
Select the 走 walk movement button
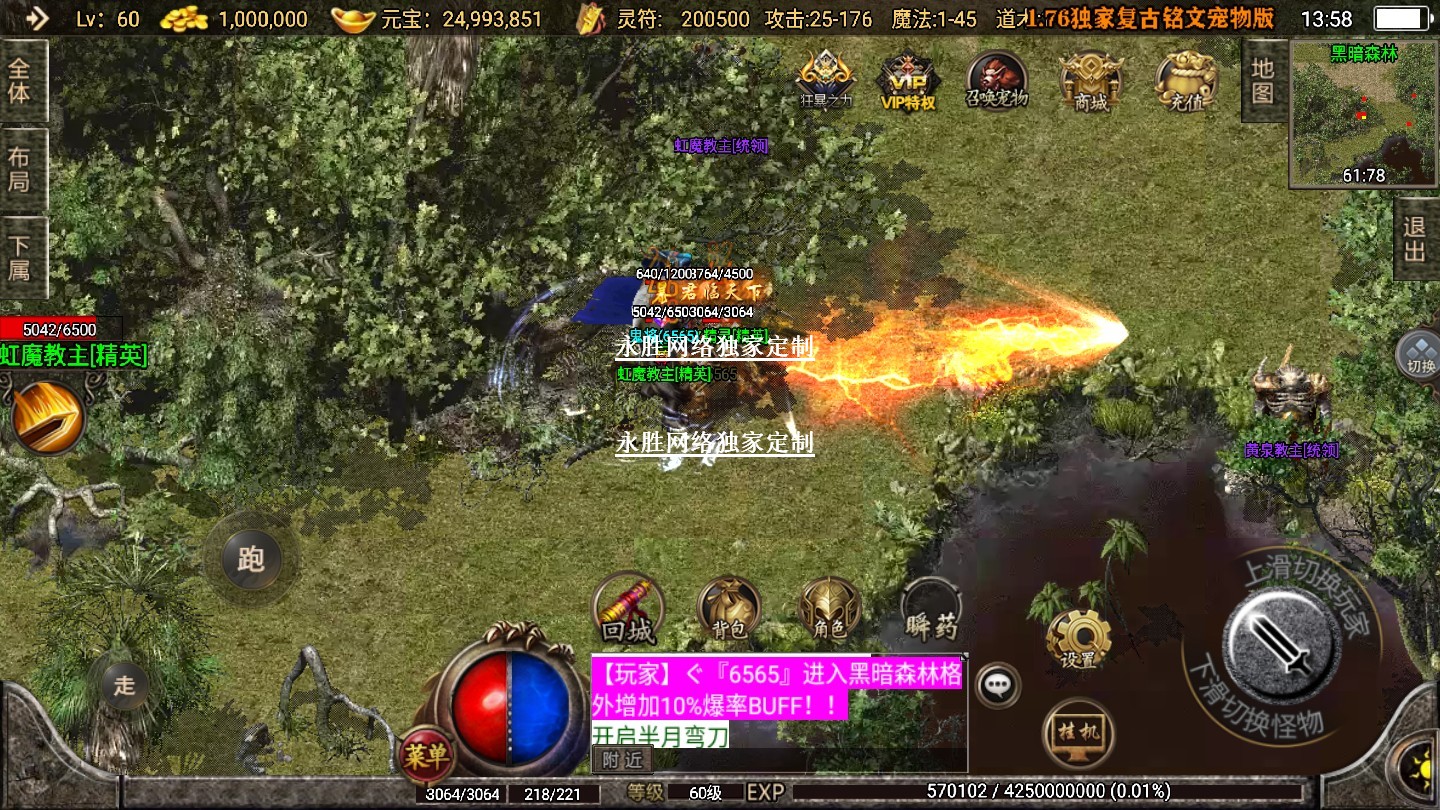(124, 685)
